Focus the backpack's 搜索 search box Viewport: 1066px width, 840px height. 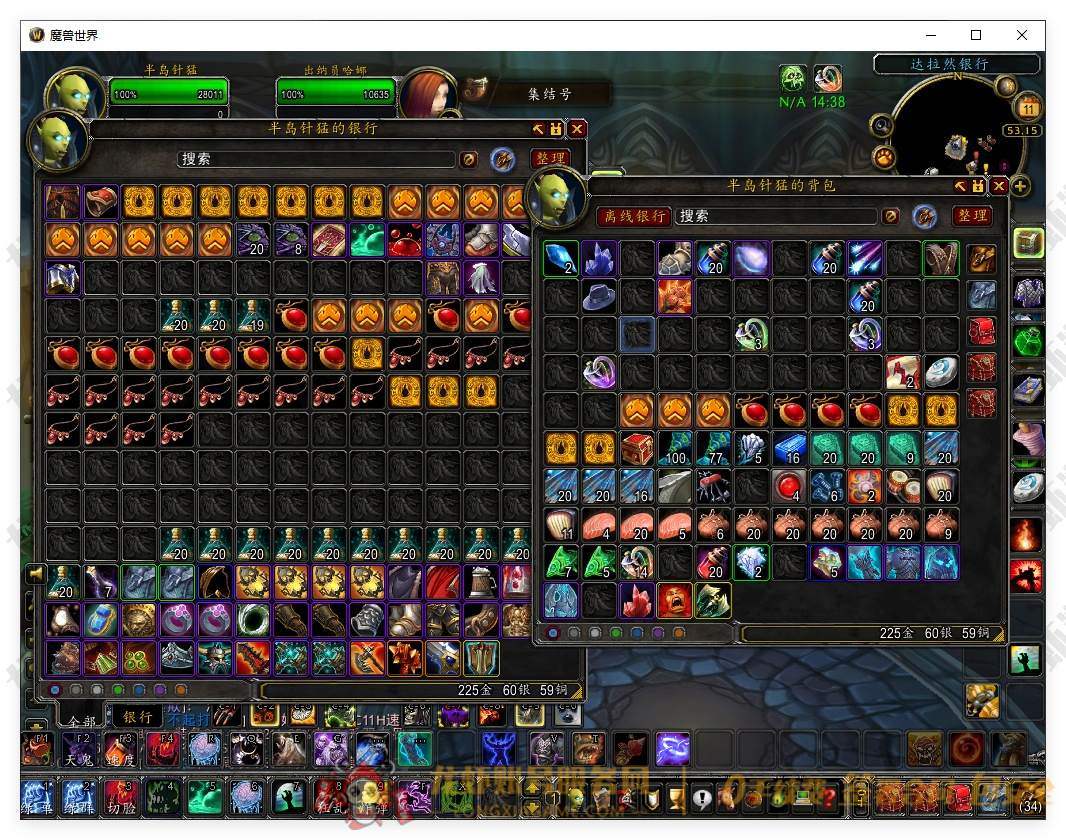[775, 216]
